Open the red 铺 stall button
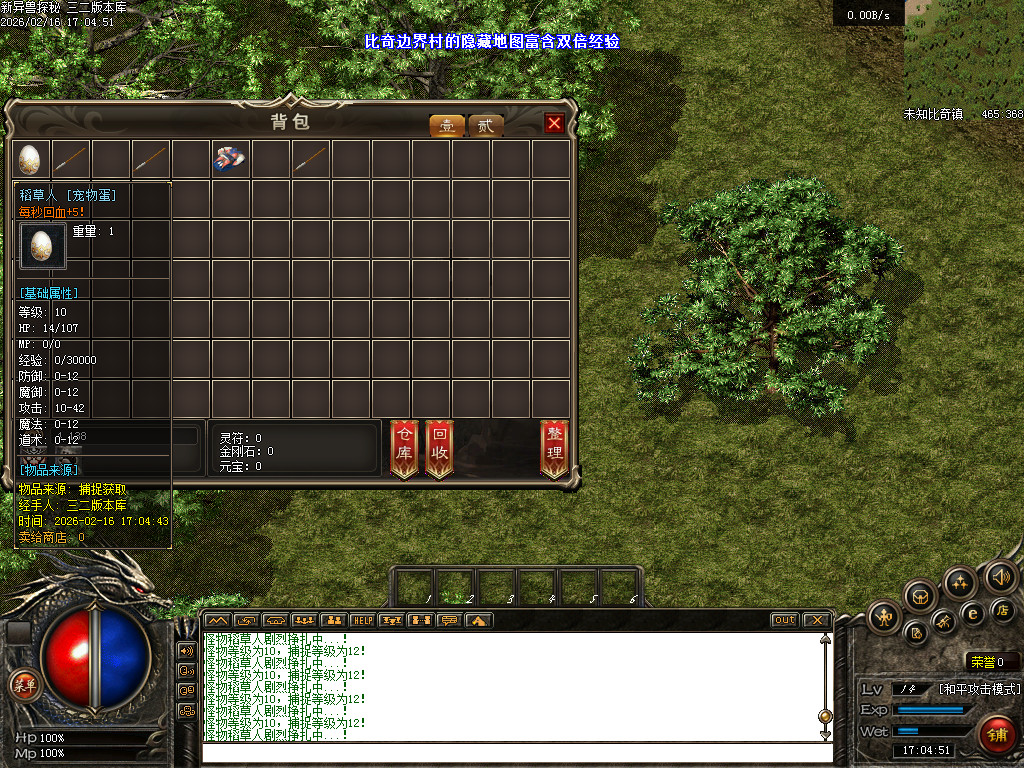1024x768 pixels. pos(996,734)
